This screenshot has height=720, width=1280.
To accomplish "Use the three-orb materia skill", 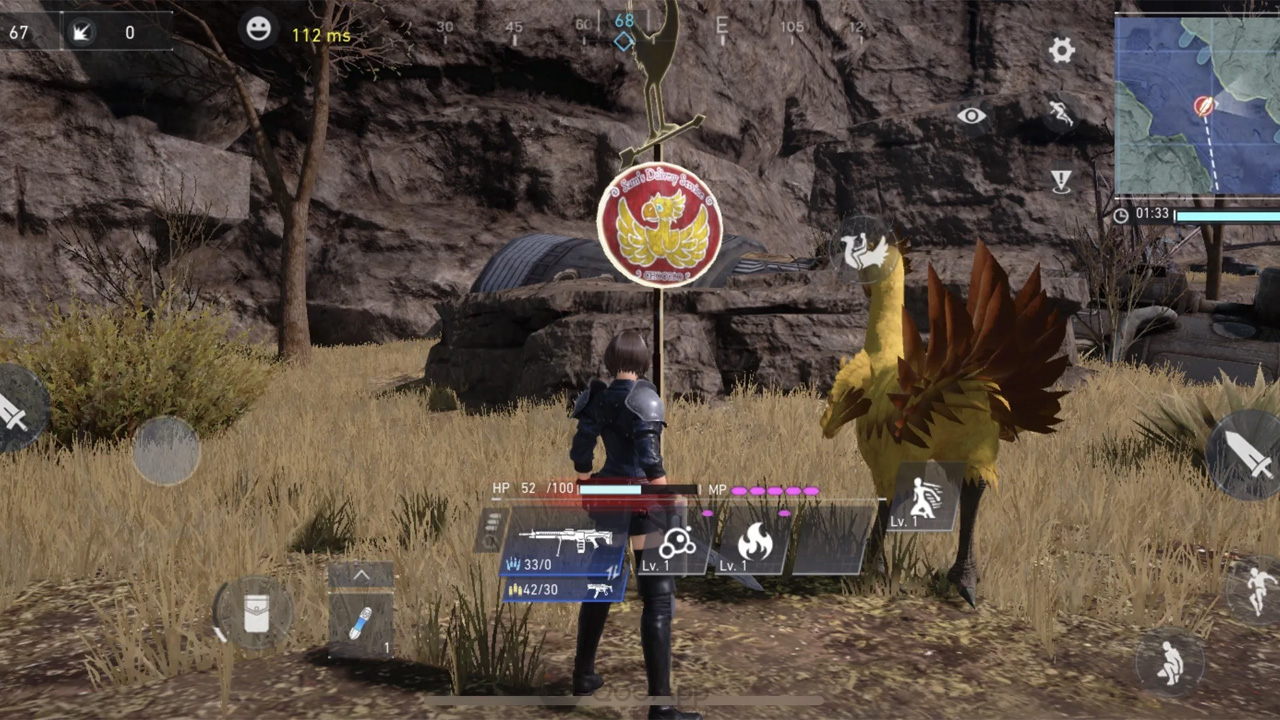I will point(677,543).
